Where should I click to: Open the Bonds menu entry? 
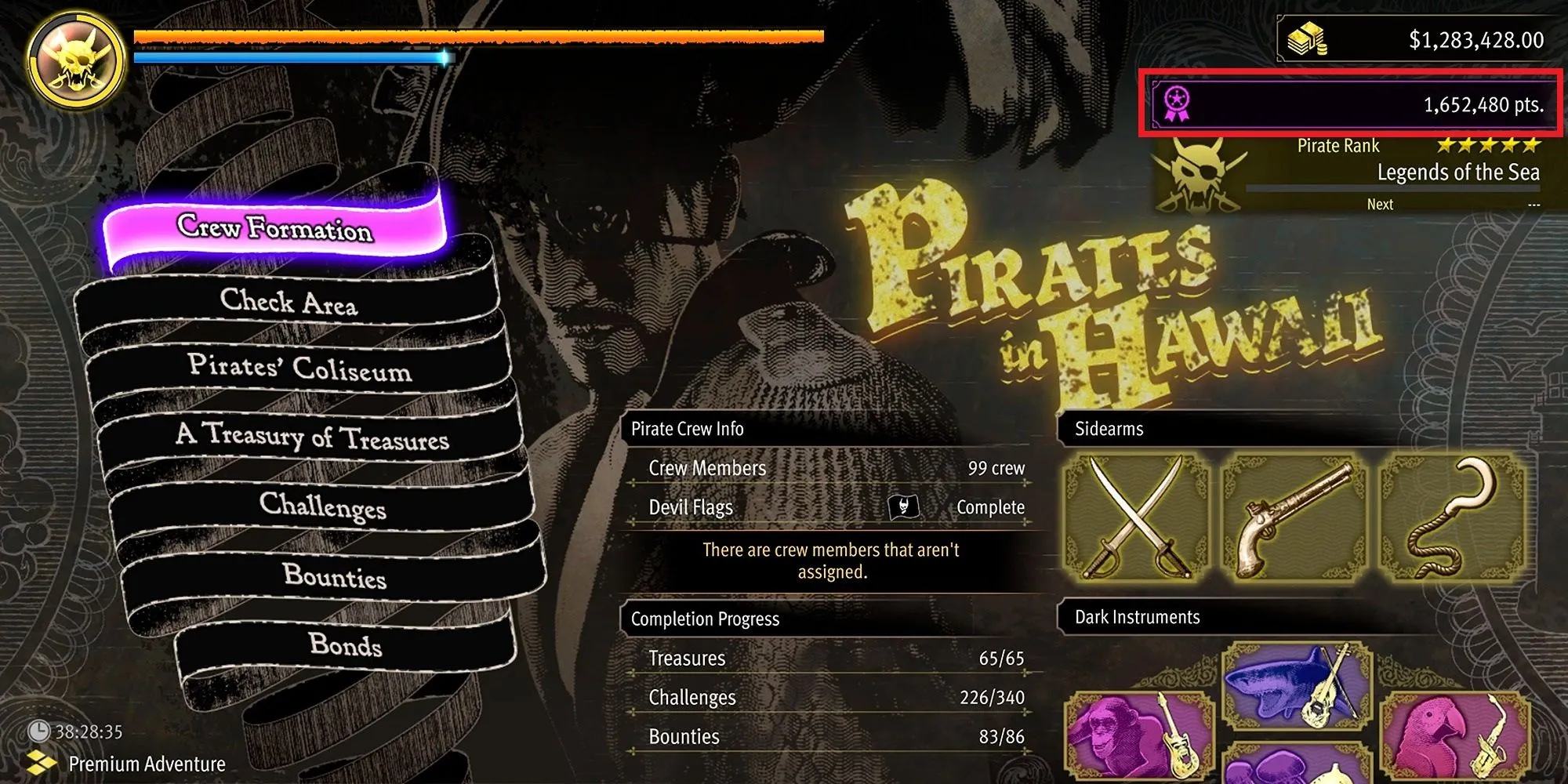pyautogui.click(x=345, y=644)
